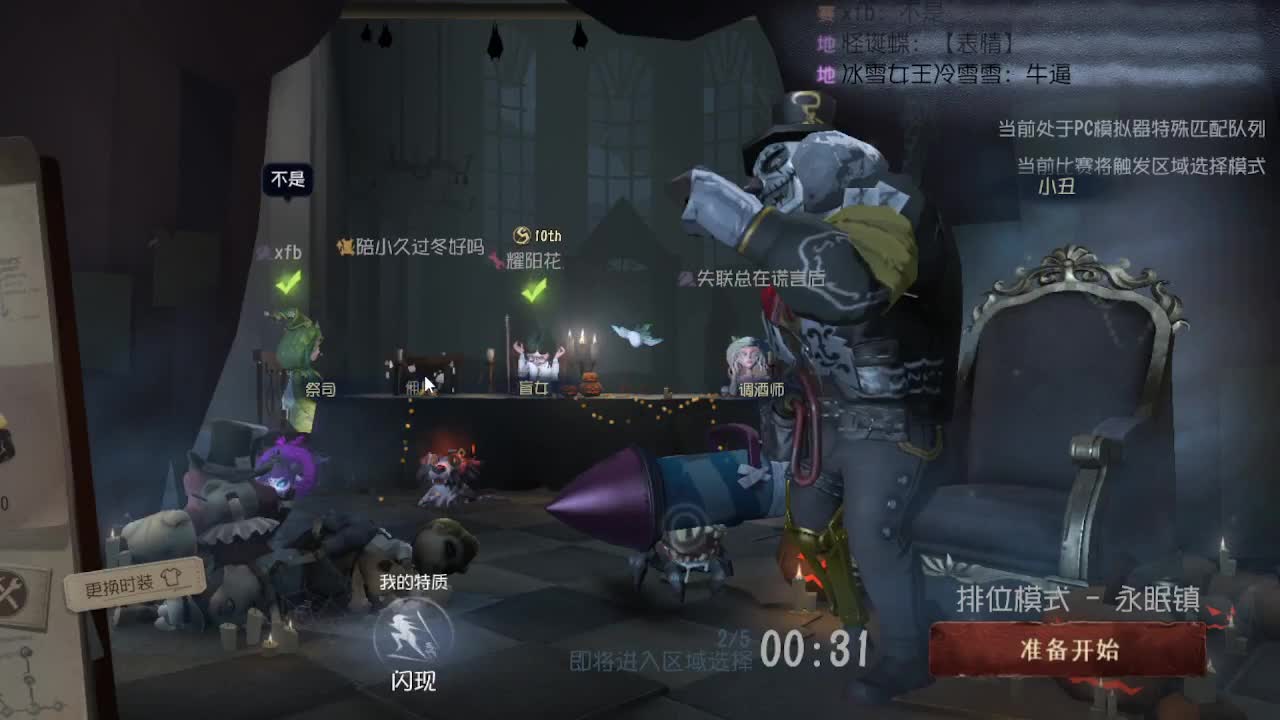Click the 不是 speech bubble above xfb
Screen dimensions: 1280x720
(x=288, y=178)
